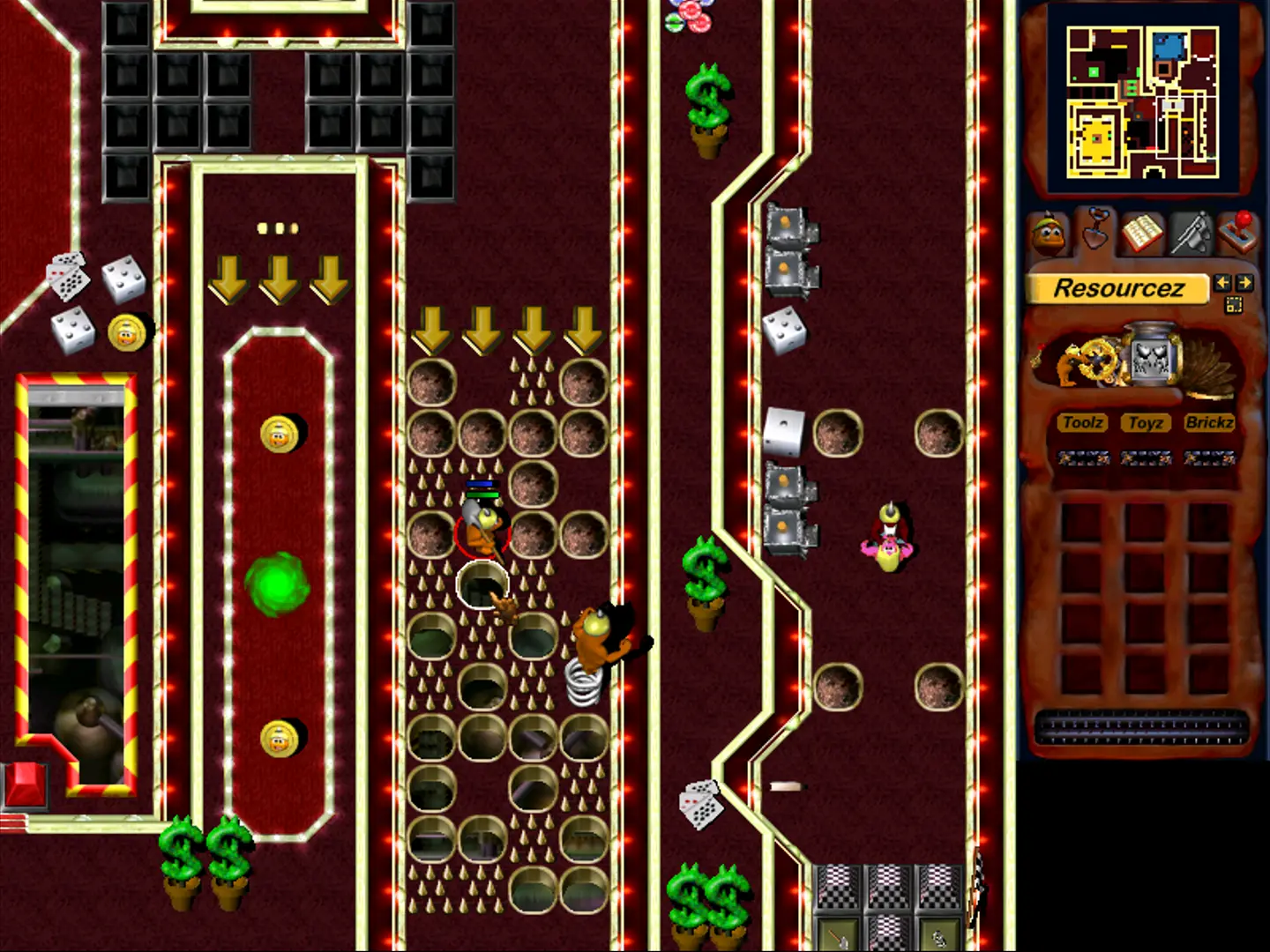Click the right arrow beside Resourcez

tap(1244, 283)
